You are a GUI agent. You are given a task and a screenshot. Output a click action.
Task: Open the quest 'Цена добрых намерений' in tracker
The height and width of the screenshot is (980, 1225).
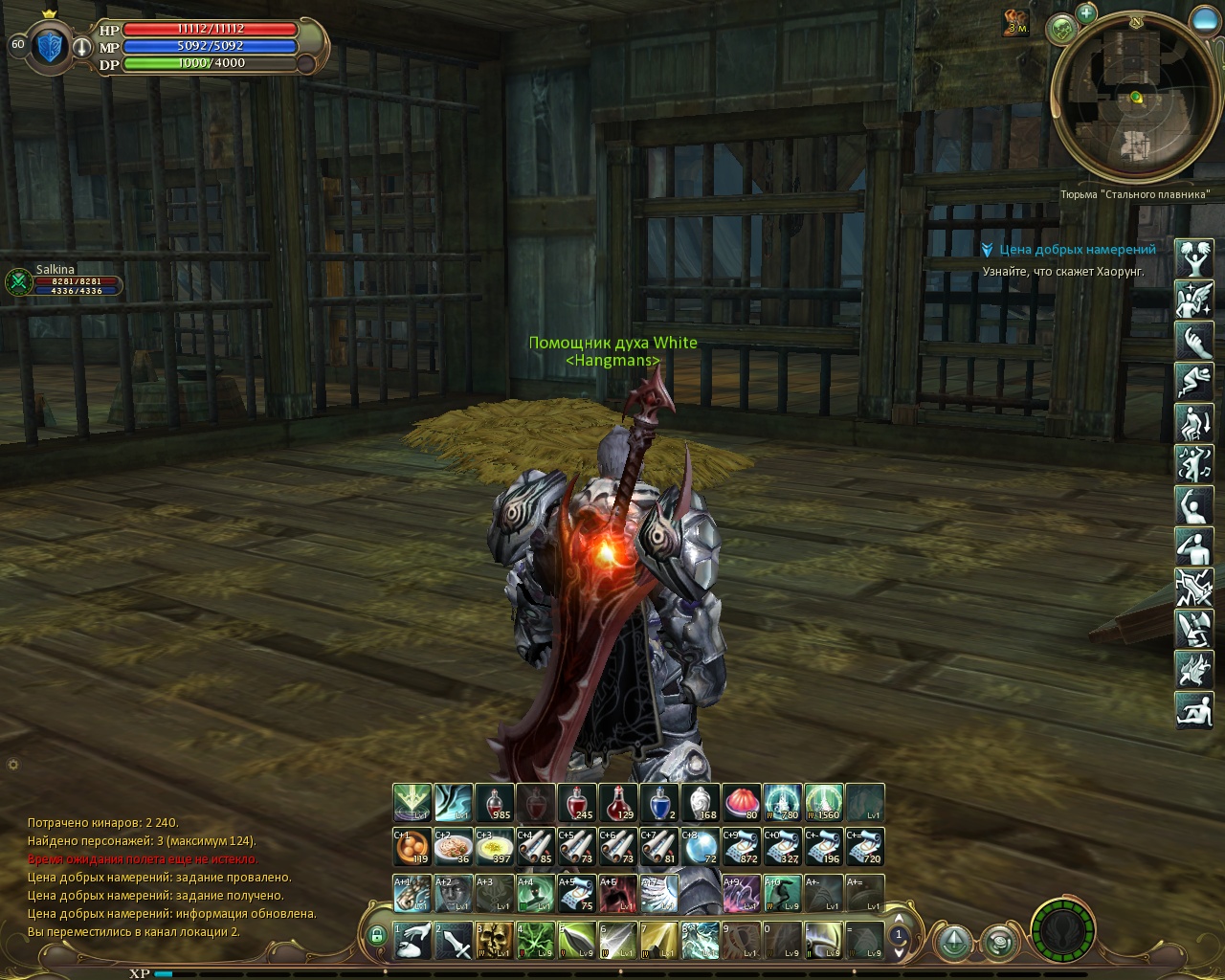point(1077,250)
